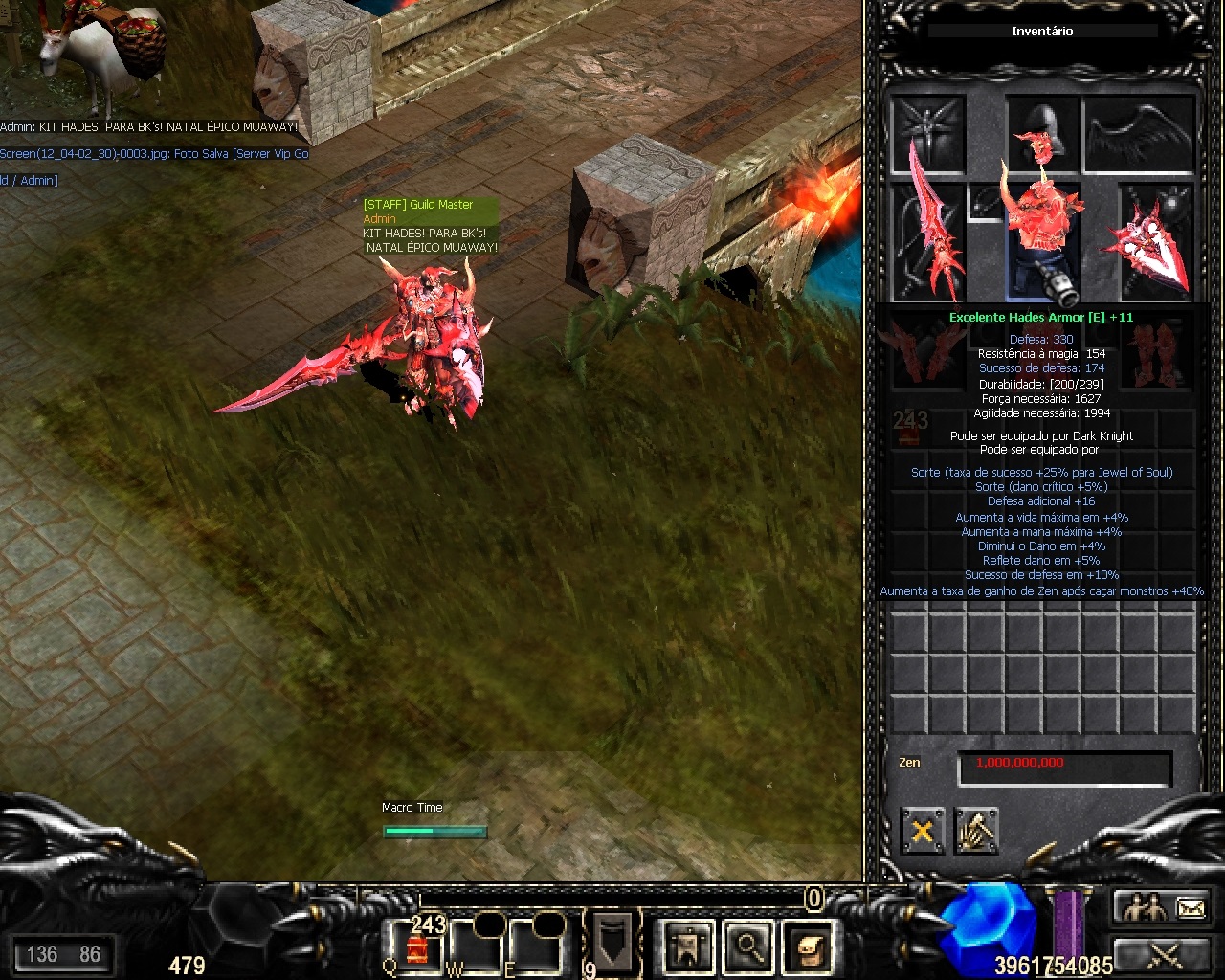The height and width of the screenshot is (980, 1225).
Task: Click the Zen amount field
Action: tap(1064, 768)
